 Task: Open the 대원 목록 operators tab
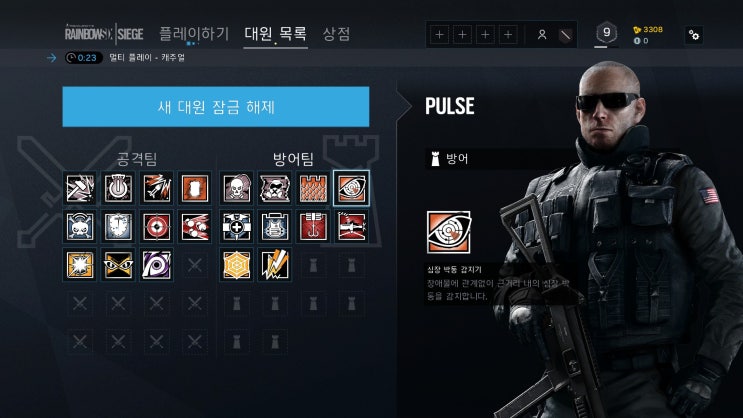point(275,34)
